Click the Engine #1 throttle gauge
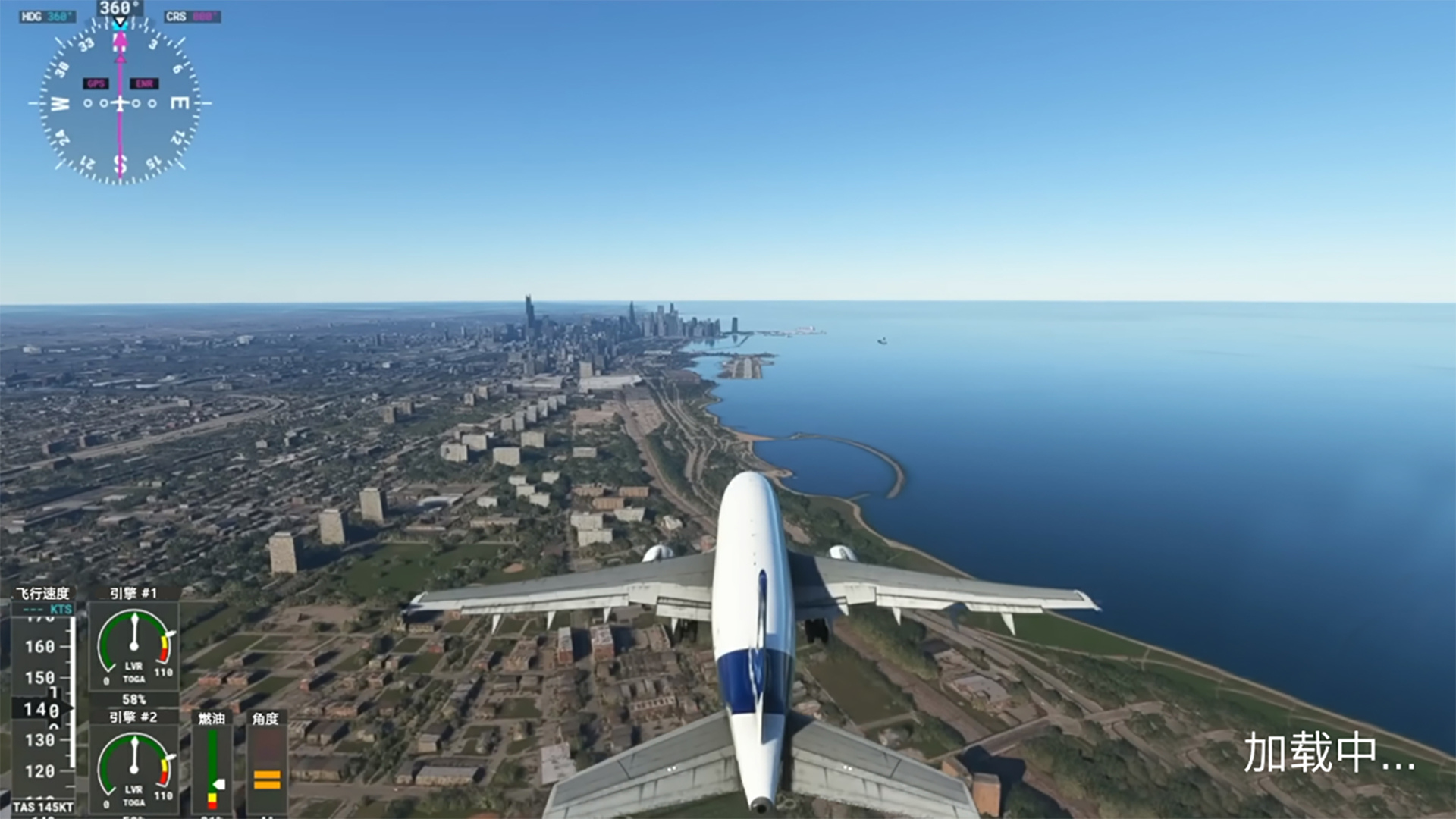 tap(134, 645)
